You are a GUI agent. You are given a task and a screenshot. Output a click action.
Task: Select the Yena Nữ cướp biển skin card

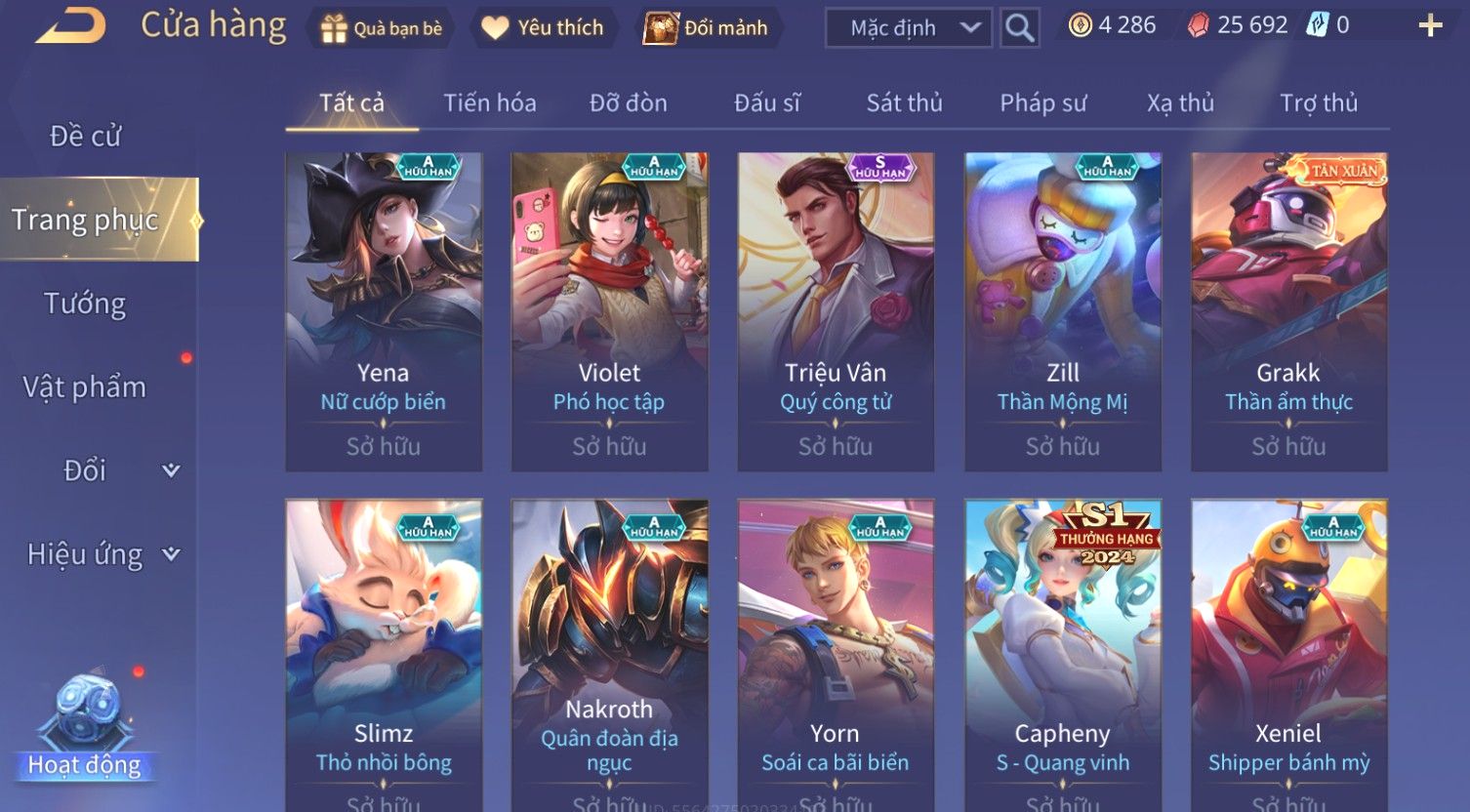[384, 312]
